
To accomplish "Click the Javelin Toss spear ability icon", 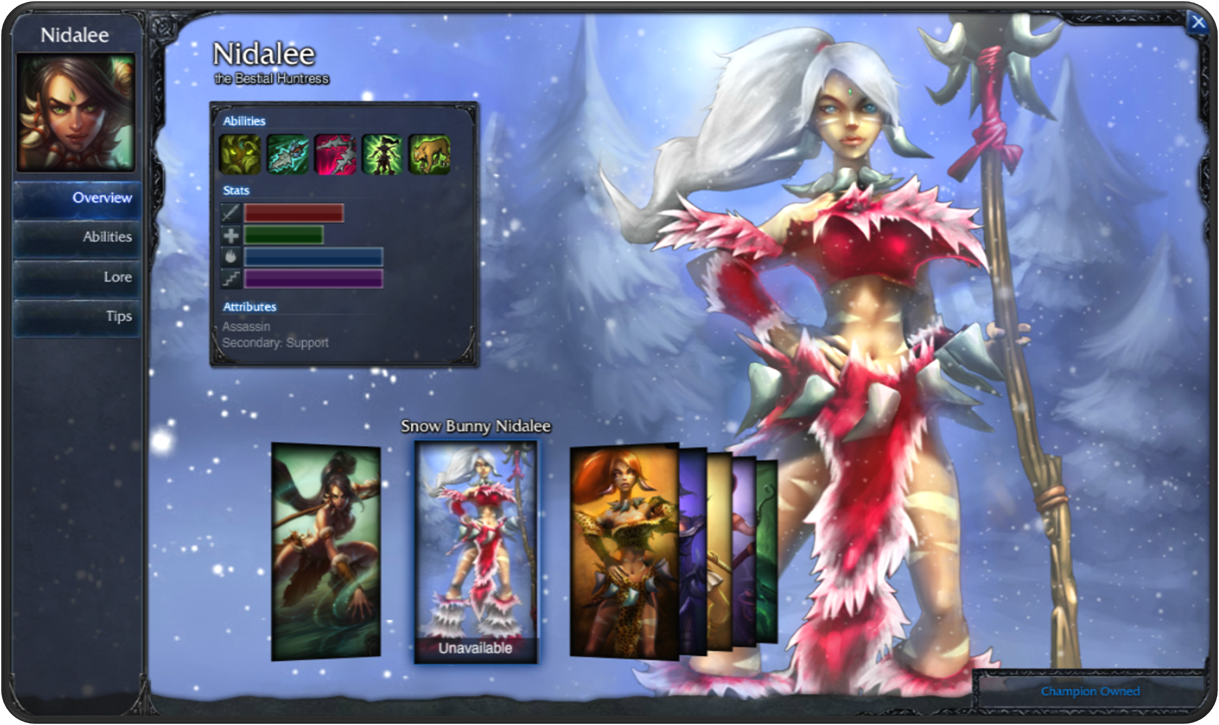I will 287,155.
